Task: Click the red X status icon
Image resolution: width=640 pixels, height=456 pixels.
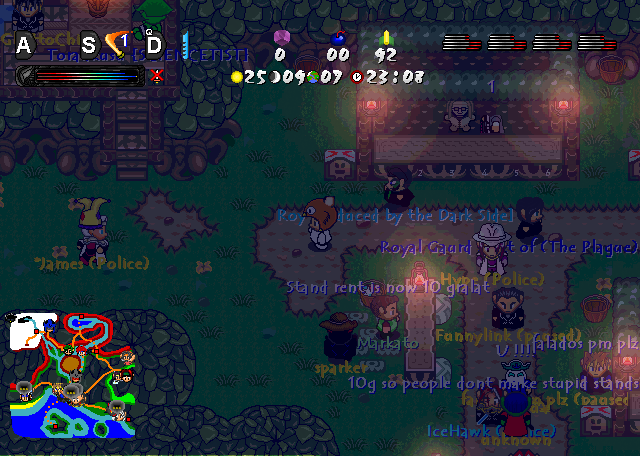Action: pyautogui.click(x=156, y=75)
